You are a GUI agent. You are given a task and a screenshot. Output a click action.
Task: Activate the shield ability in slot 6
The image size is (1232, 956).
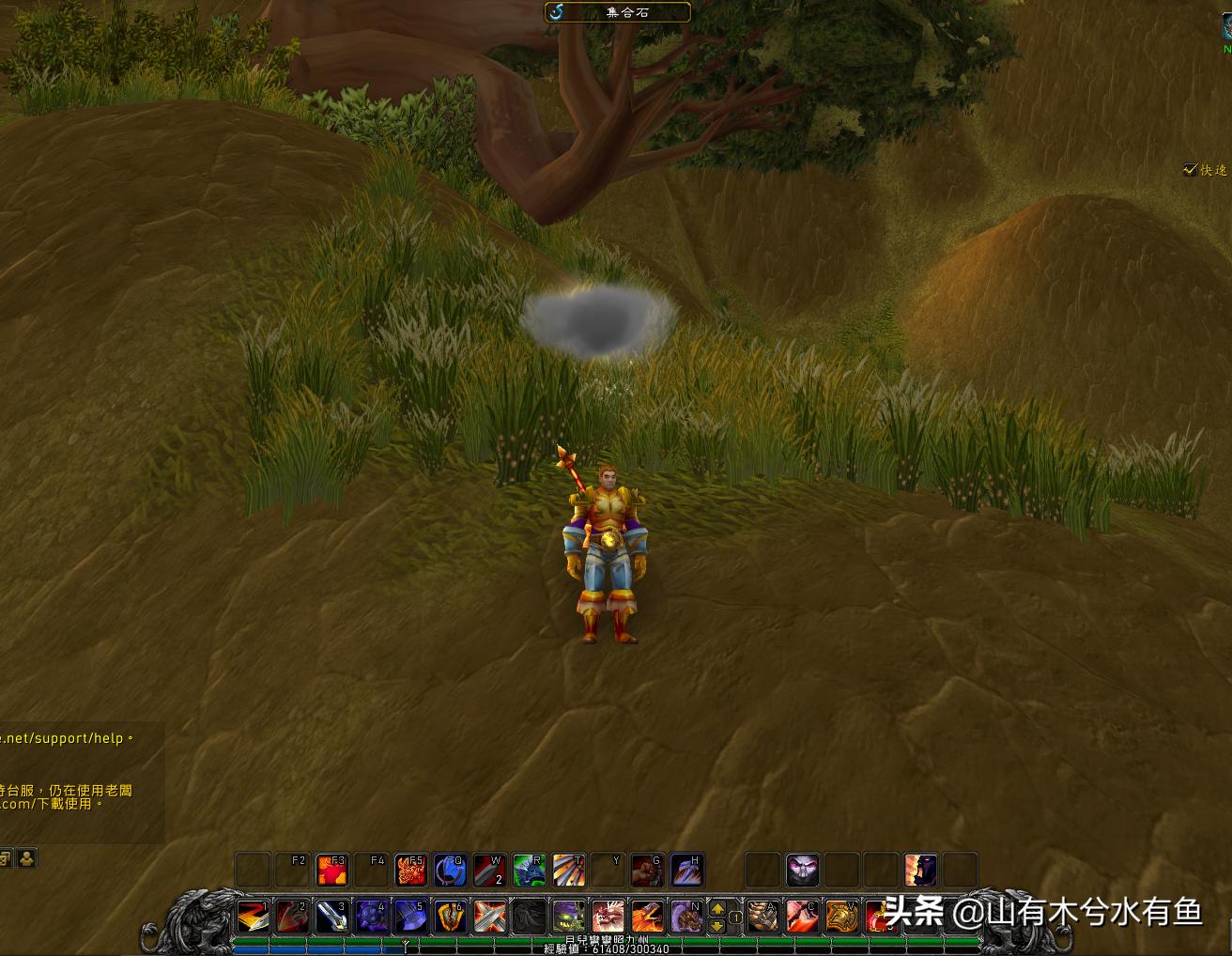click(x=450, y=917)
